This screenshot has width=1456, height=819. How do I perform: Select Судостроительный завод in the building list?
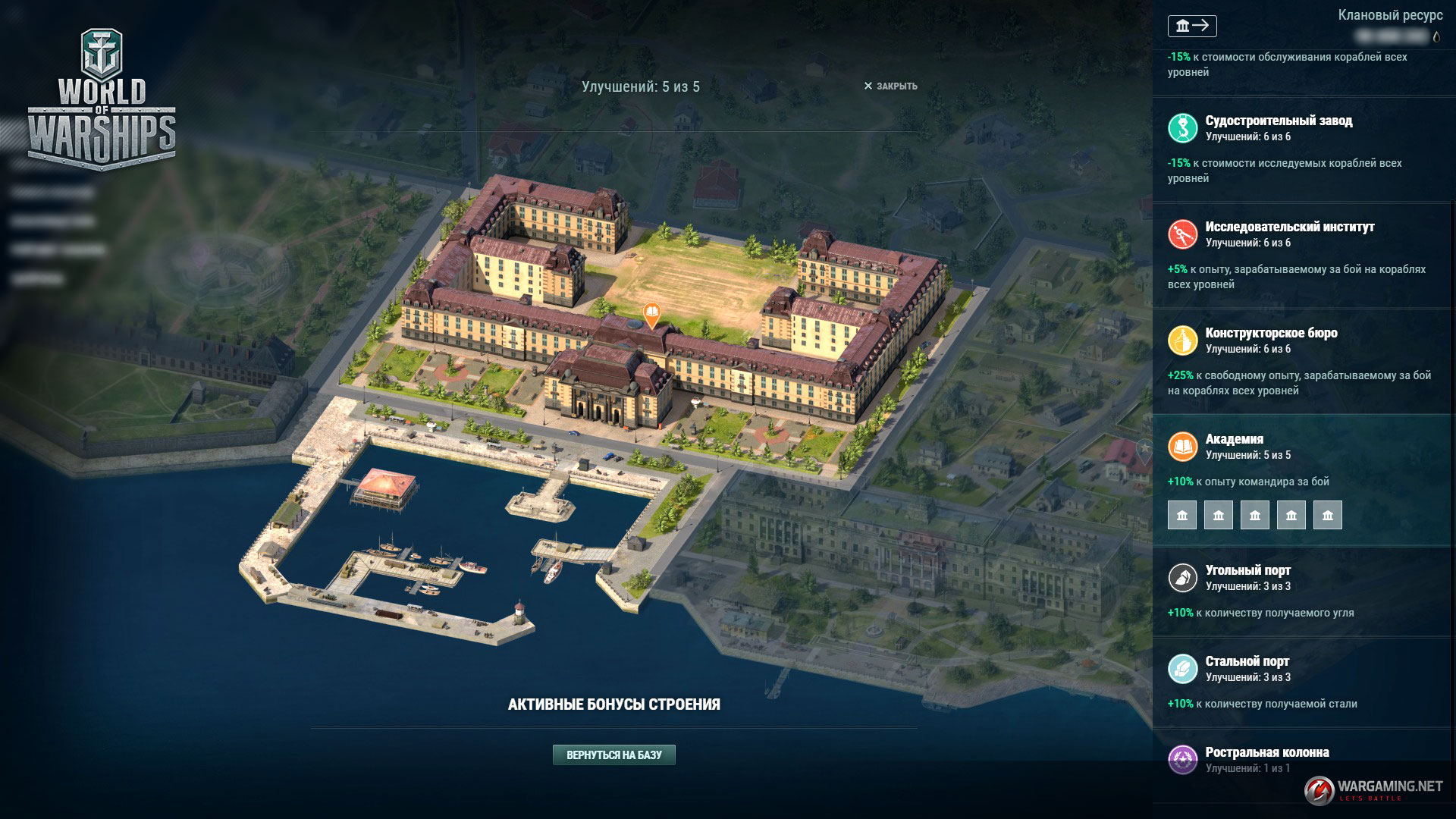coord(1279,121)
